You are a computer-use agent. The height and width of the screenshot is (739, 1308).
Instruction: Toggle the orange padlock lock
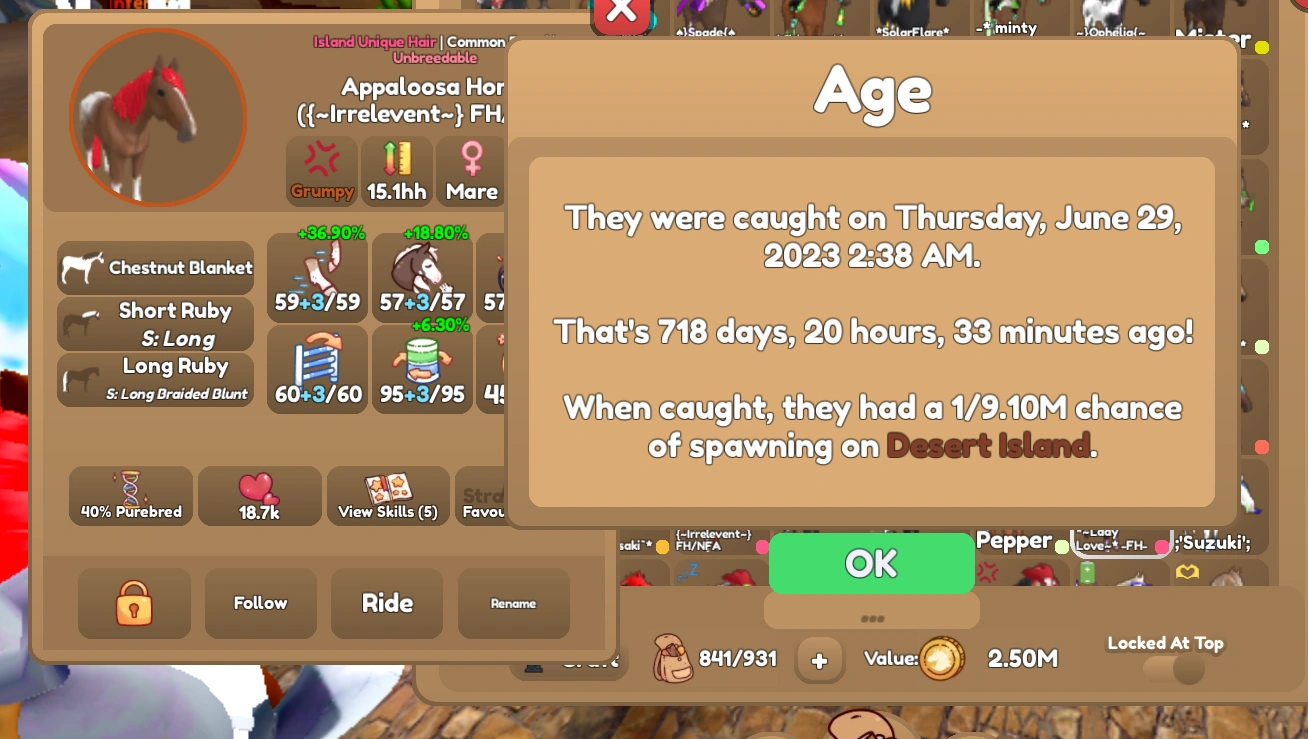click(x=133, y=603)
